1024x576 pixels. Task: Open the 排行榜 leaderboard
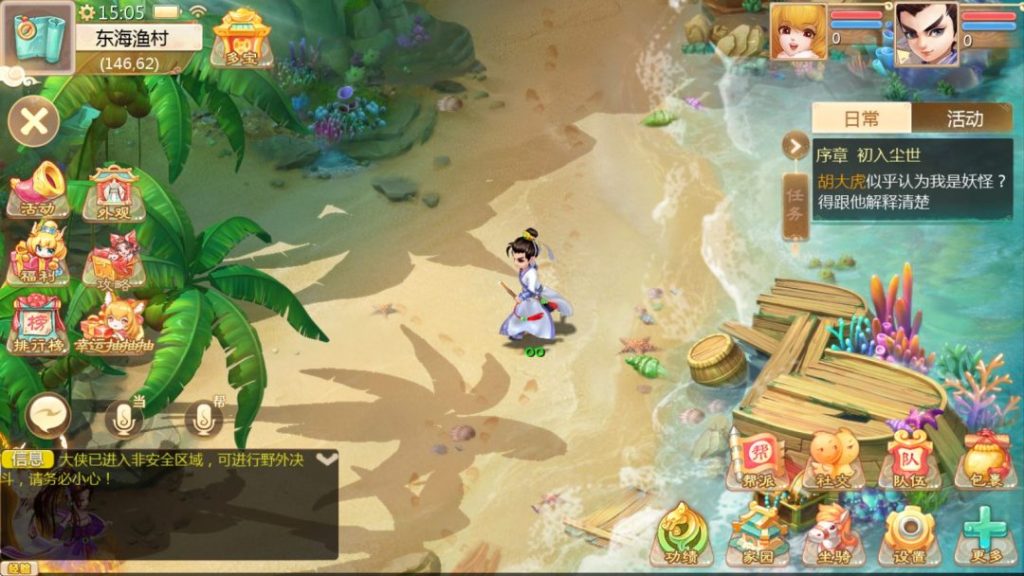point(38,324)
